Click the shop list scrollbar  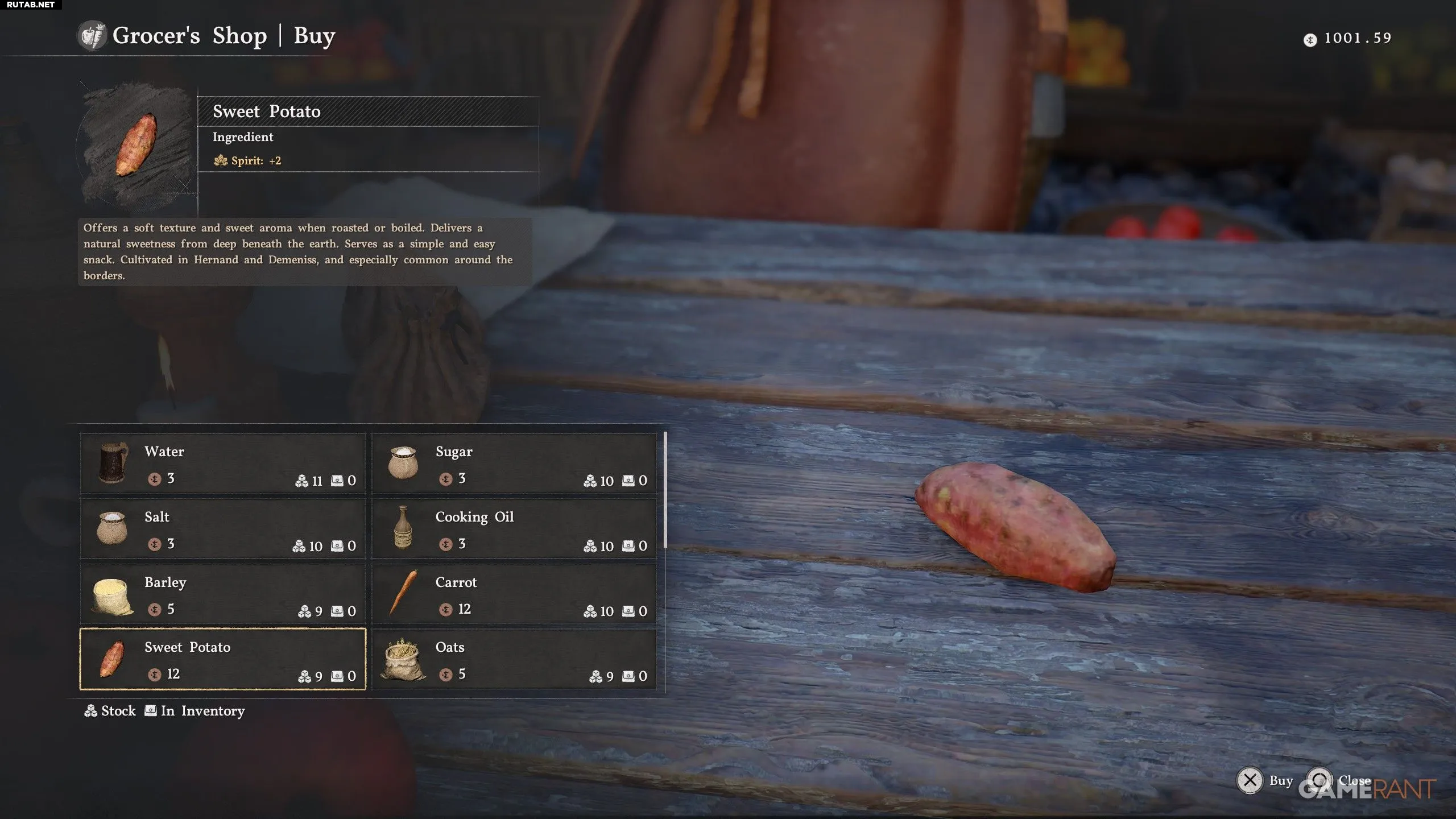665,489
